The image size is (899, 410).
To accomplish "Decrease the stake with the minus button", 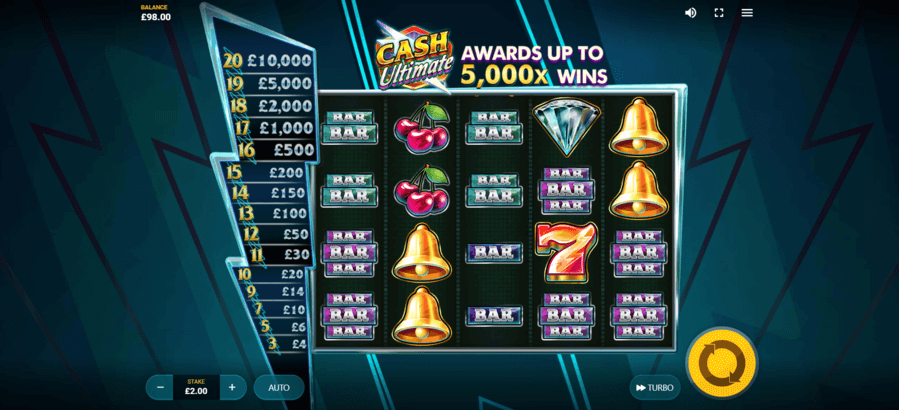I will click(160, 388).
